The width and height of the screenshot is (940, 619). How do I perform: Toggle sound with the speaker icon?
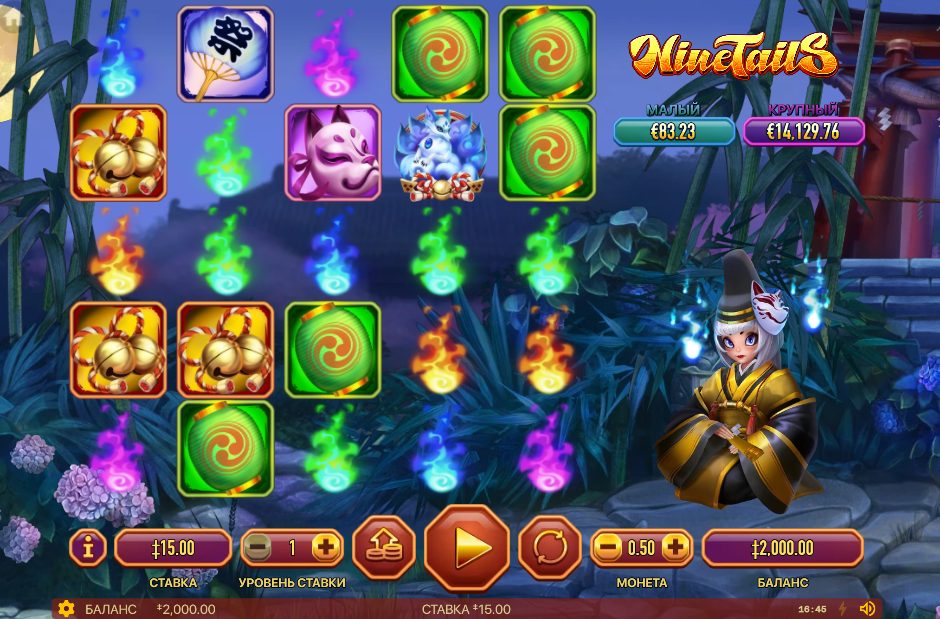867,609
